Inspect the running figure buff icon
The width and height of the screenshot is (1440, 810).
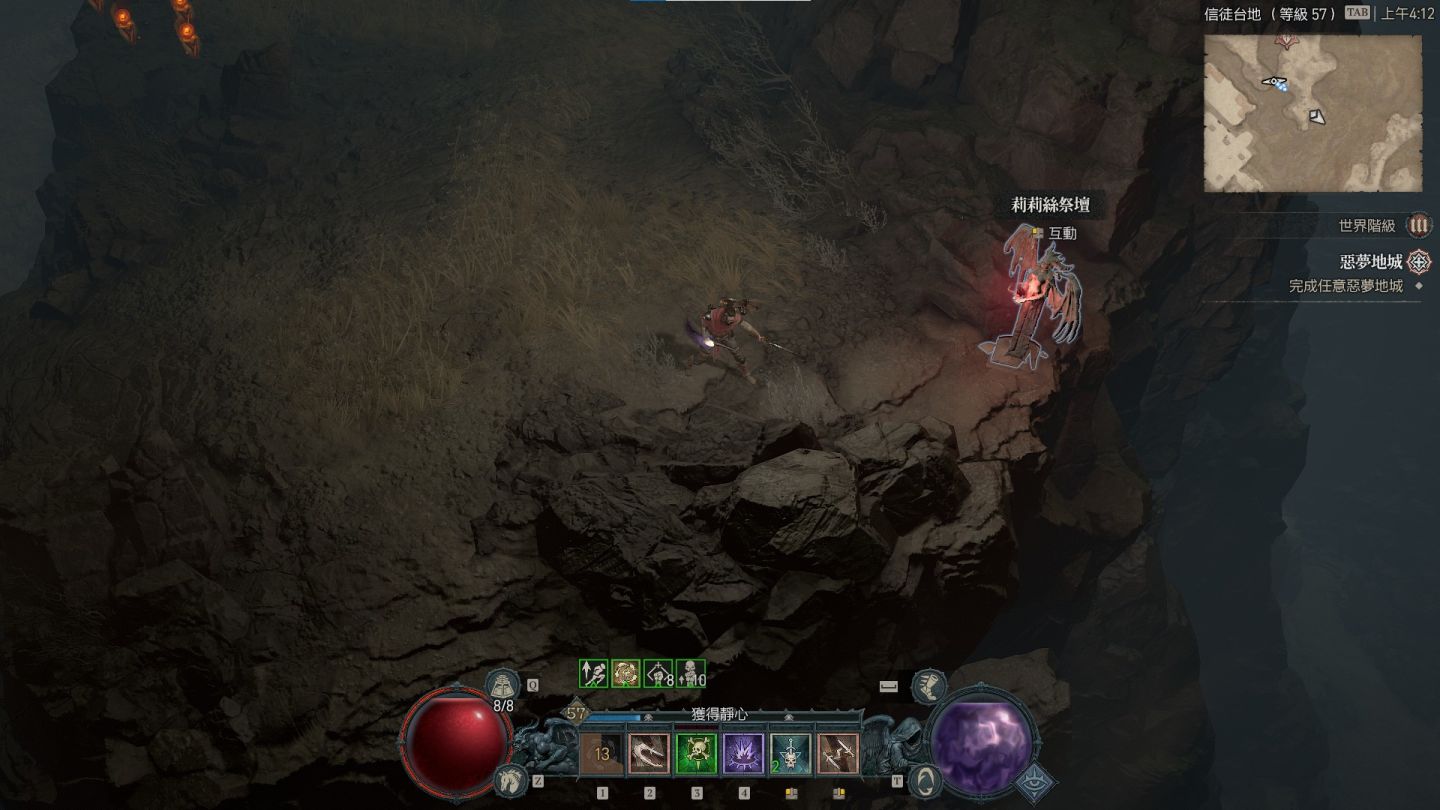pos(594,674)
